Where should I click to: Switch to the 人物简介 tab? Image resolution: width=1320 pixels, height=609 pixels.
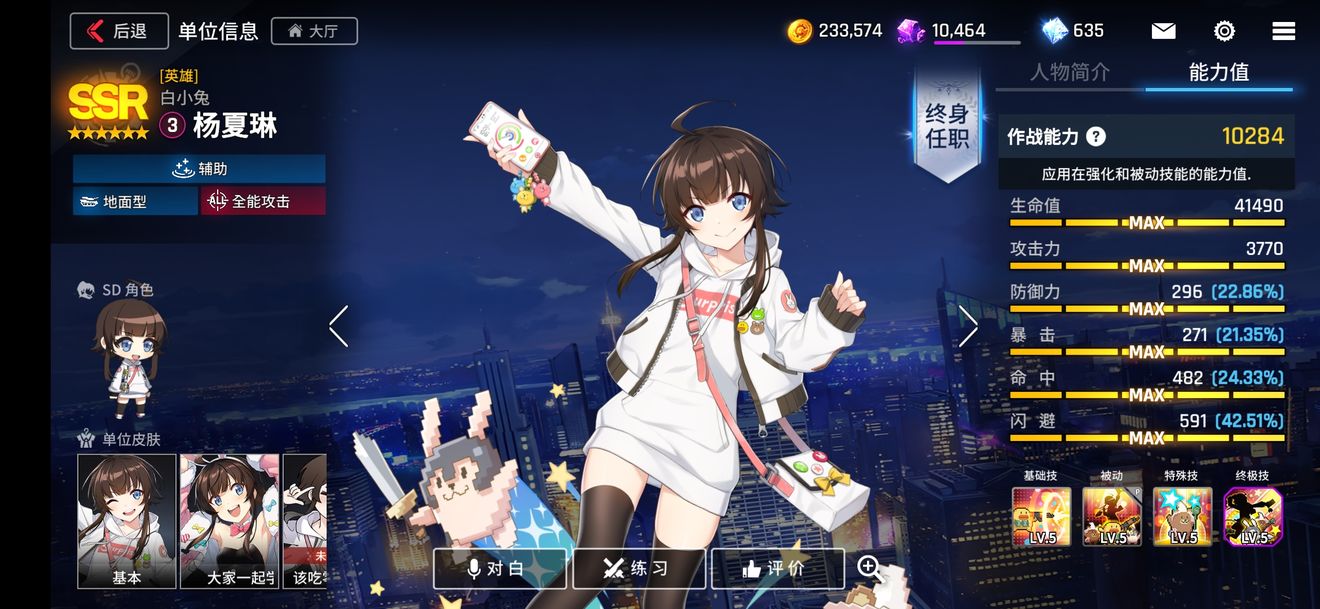[x=1070, y=72]
